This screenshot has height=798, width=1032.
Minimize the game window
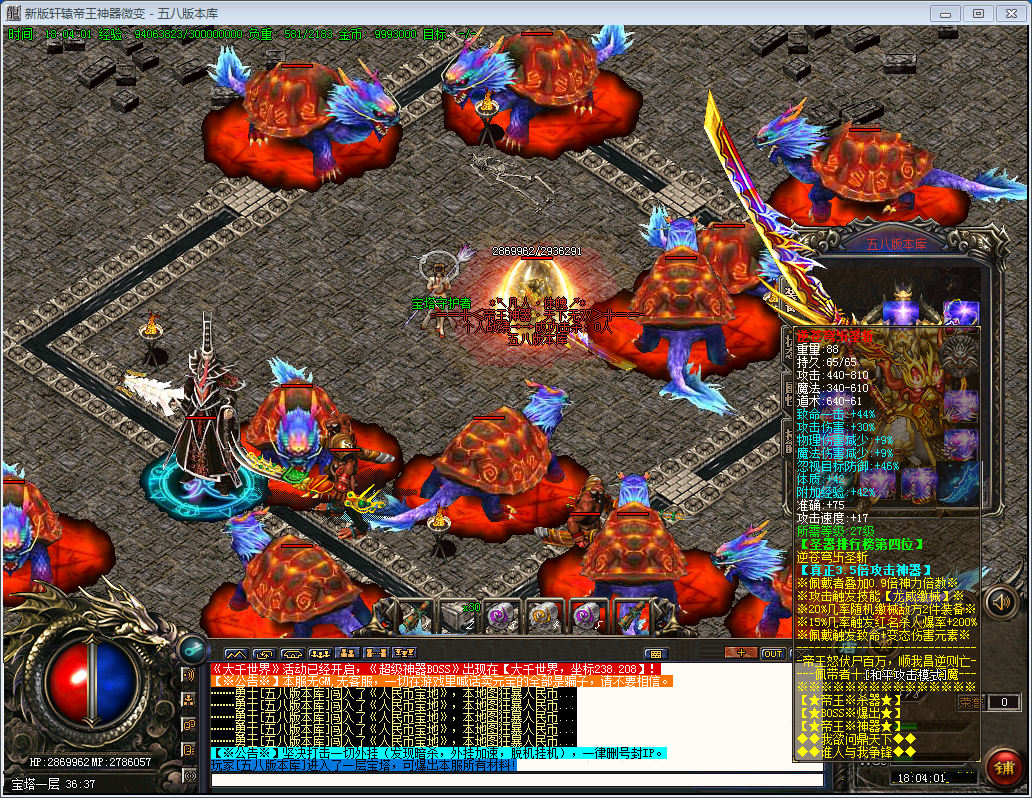(945, 13)
